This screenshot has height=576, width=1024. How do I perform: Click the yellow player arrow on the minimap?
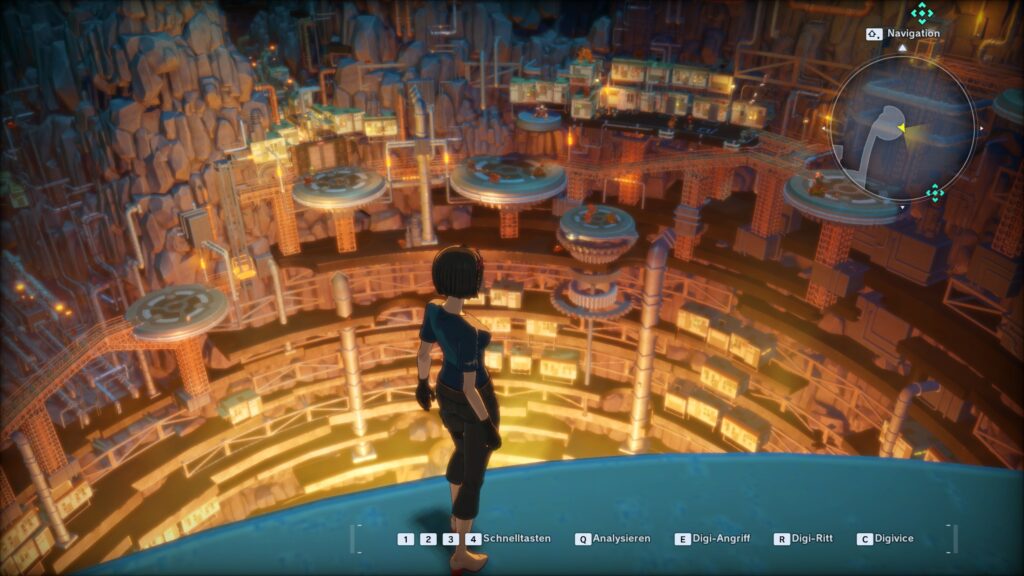coord(902,128)
